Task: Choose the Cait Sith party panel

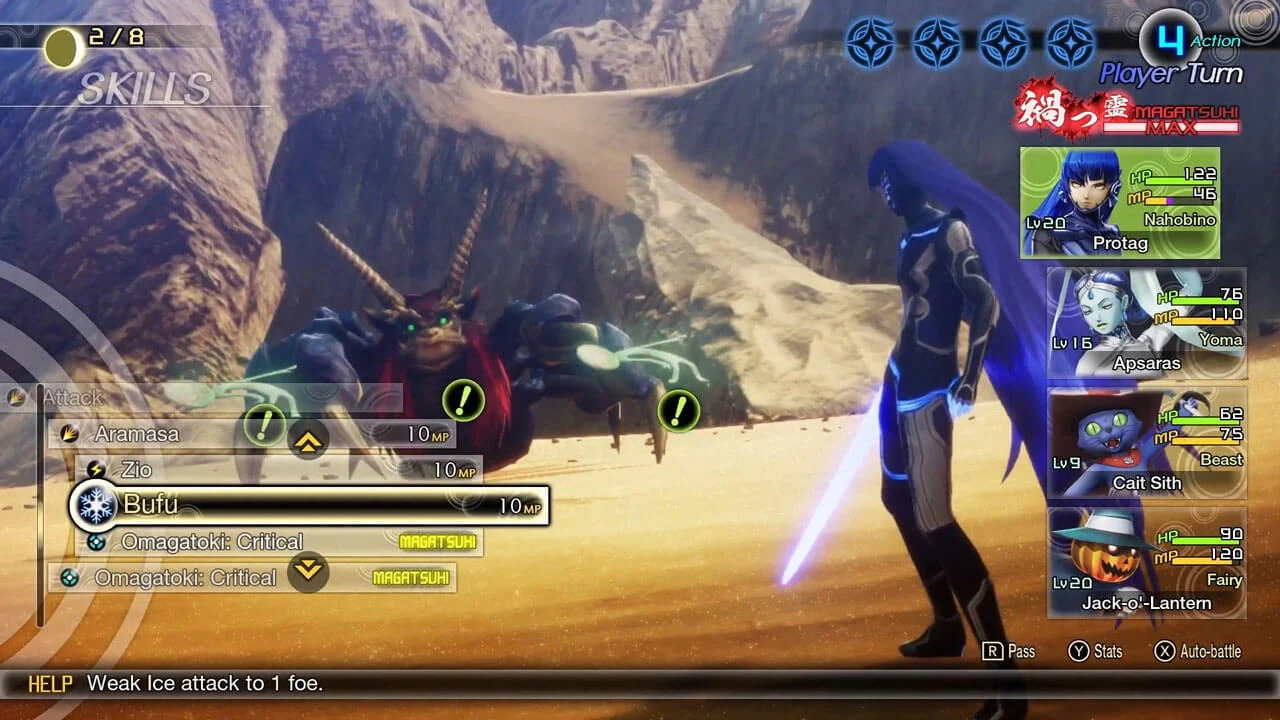Action: [1146, 443]
